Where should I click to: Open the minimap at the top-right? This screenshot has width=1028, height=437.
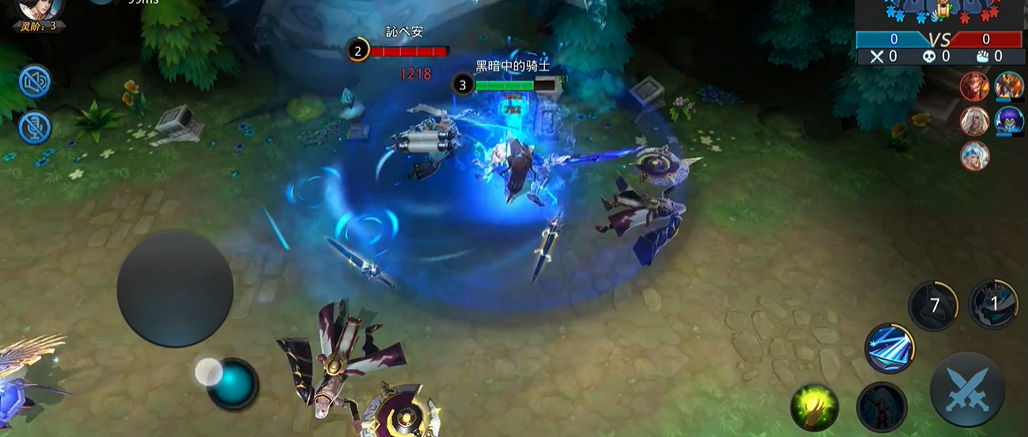point(940,13)
